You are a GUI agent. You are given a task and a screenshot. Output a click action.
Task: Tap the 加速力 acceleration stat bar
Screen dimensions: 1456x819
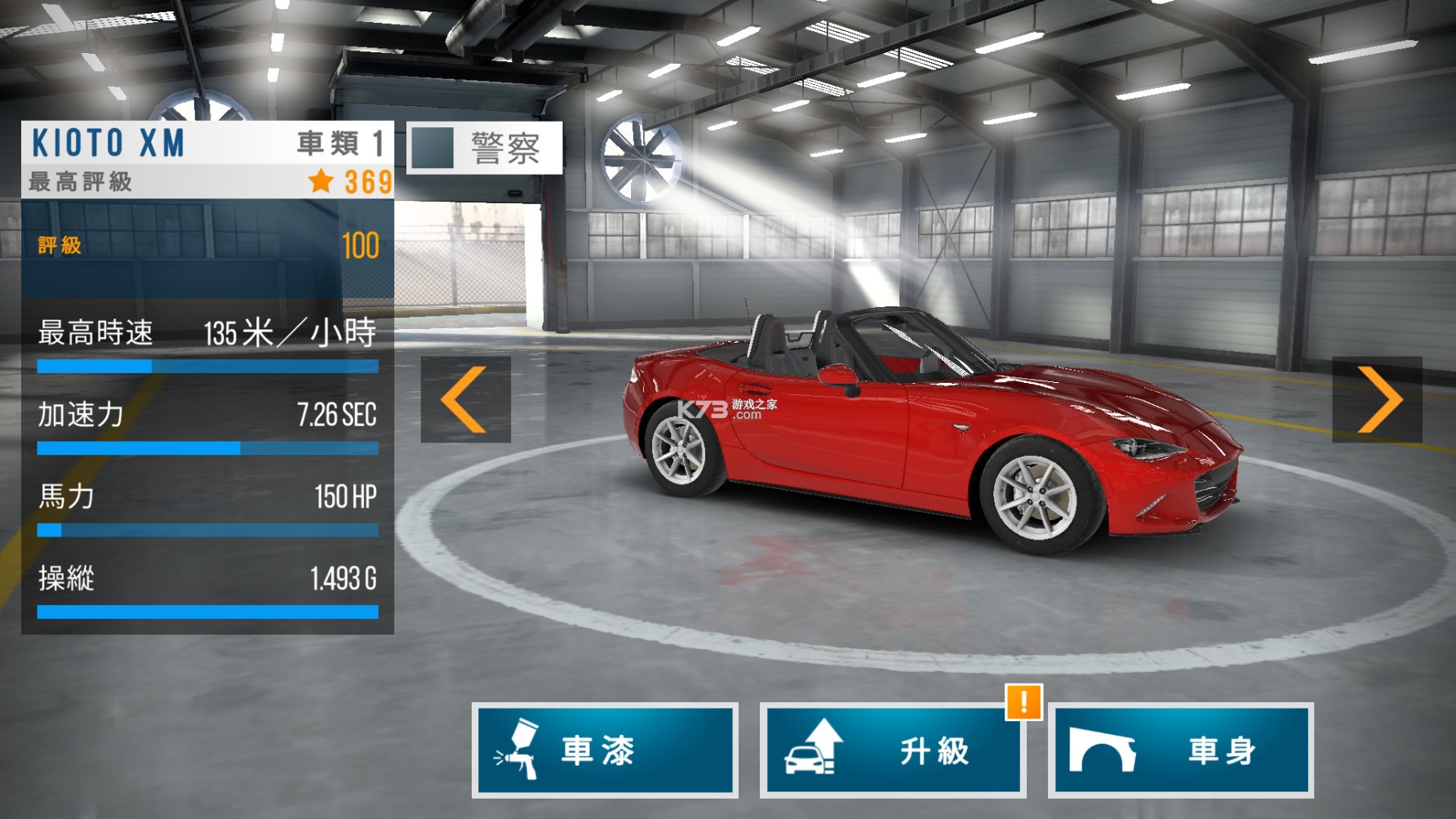(208, 447)
